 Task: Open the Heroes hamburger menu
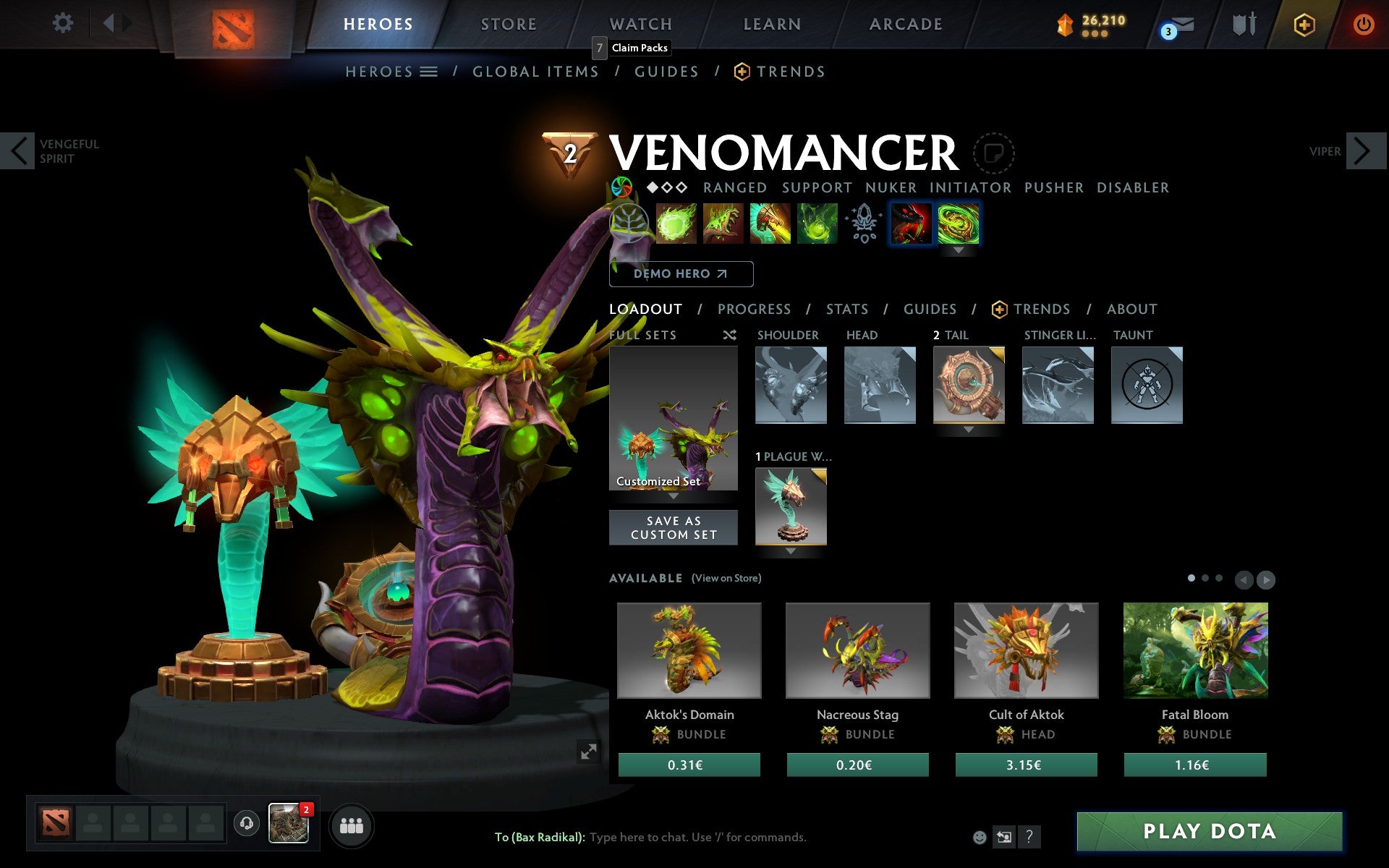429,71
